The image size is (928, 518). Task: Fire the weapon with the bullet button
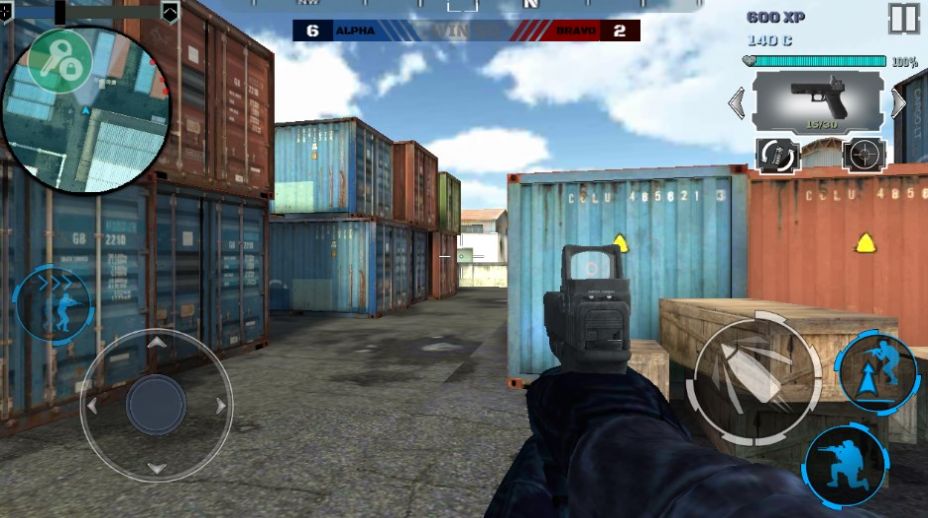[x=757, y=381]
